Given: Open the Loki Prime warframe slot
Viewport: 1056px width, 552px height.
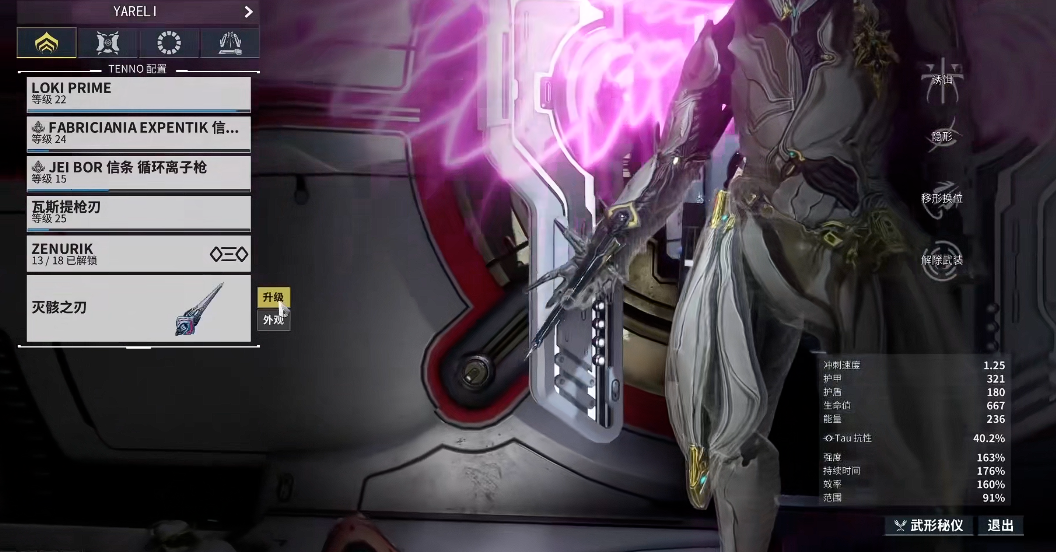Looking at the screenshot, I should pyautogui.click(x=138, y=94).
